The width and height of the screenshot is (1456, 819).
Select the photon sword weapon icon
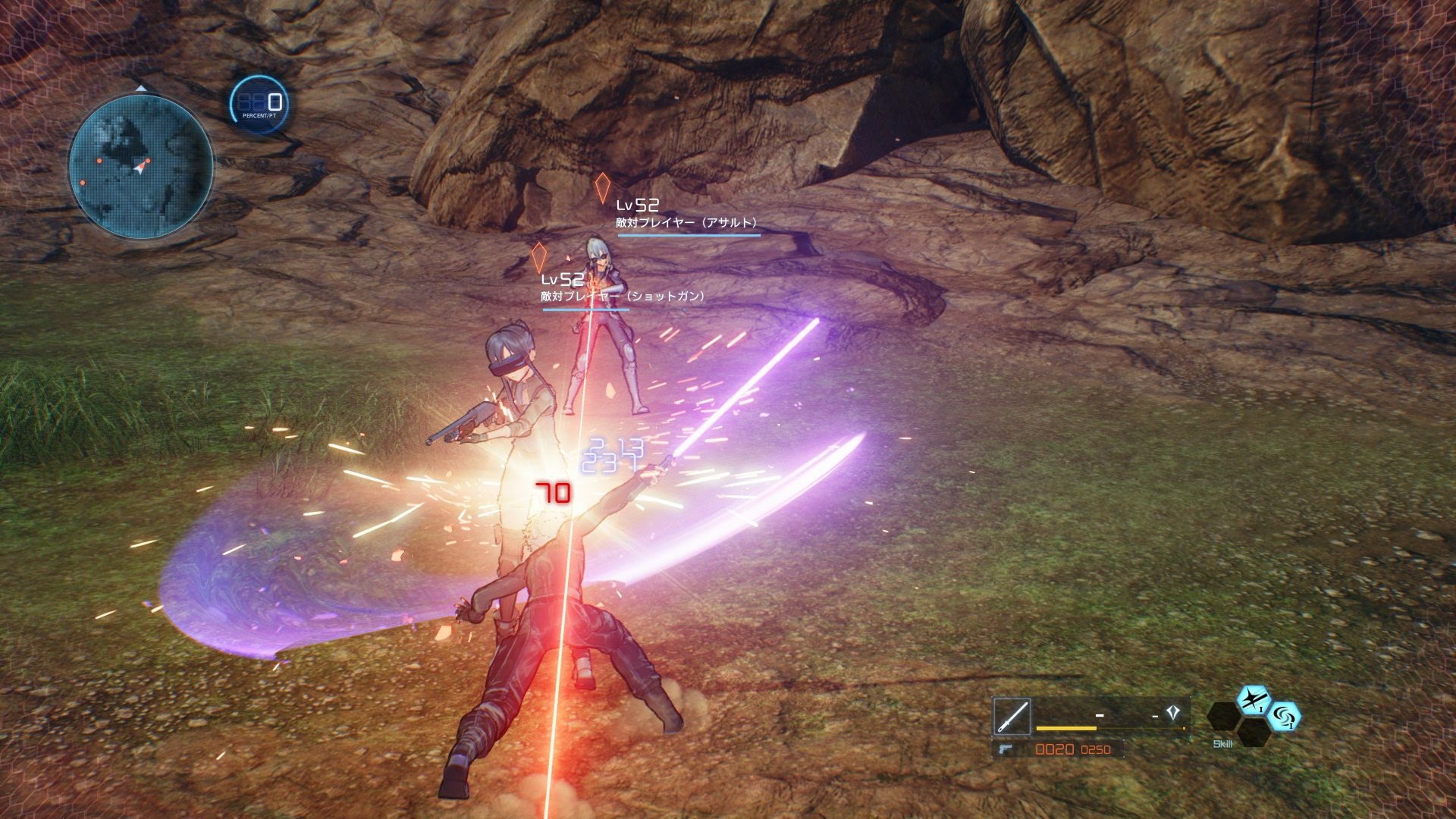[1012, 716]
